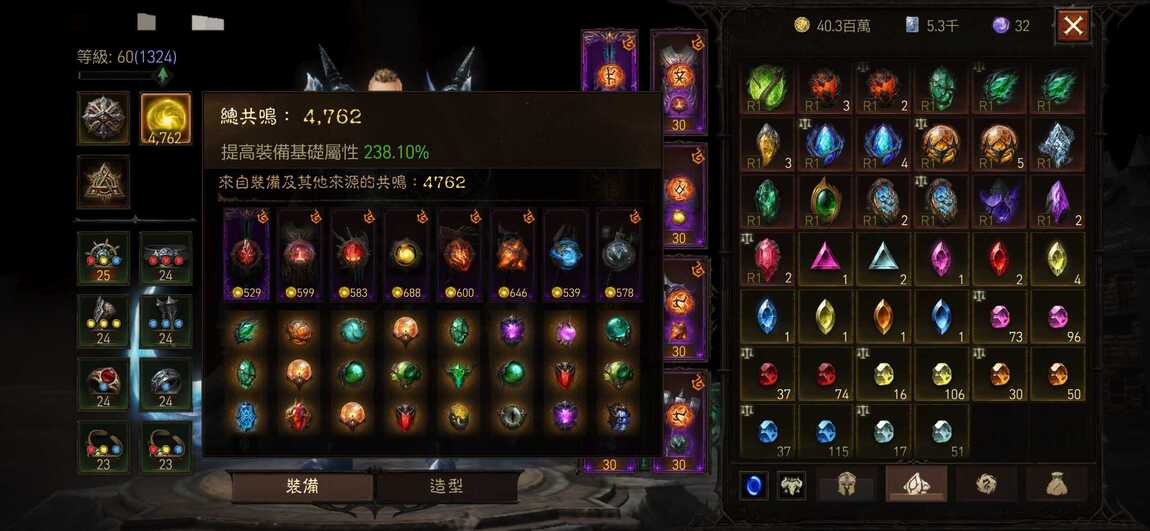Viewport: 1150px width, 531px height.
Task: Open the triangle rune icon on left
Action: click(104, 181)
